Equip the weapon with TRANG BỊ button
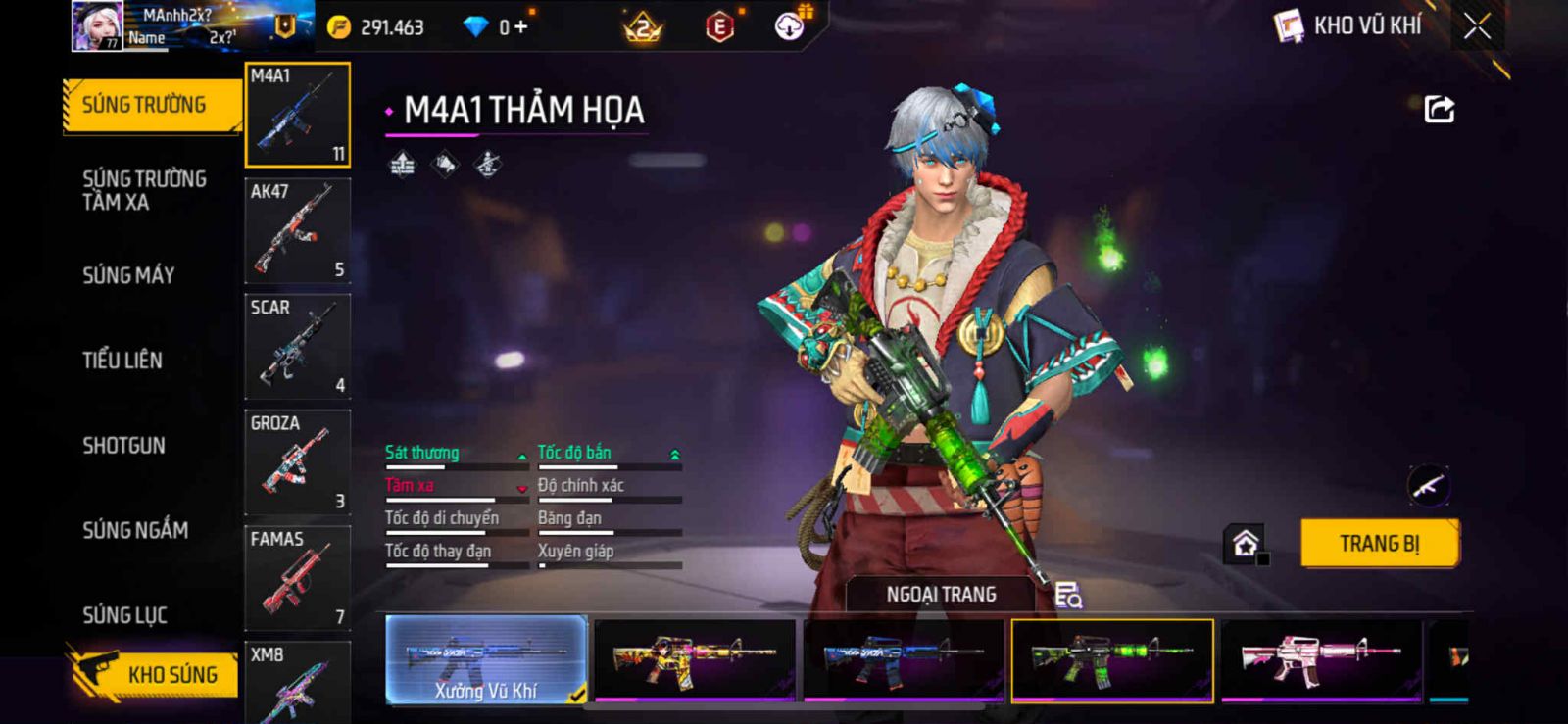The height and width of the screenshot is (724, 1568). [x=1379, y=544]
